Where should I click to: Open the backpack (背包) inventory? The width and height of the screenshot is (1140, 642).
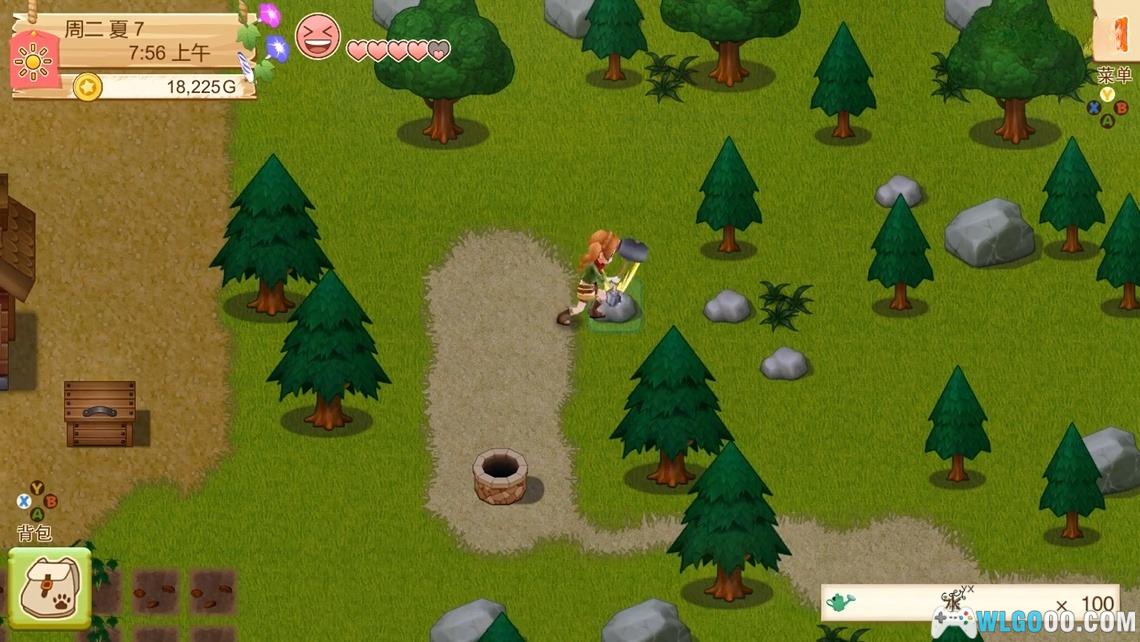[50, 587]
